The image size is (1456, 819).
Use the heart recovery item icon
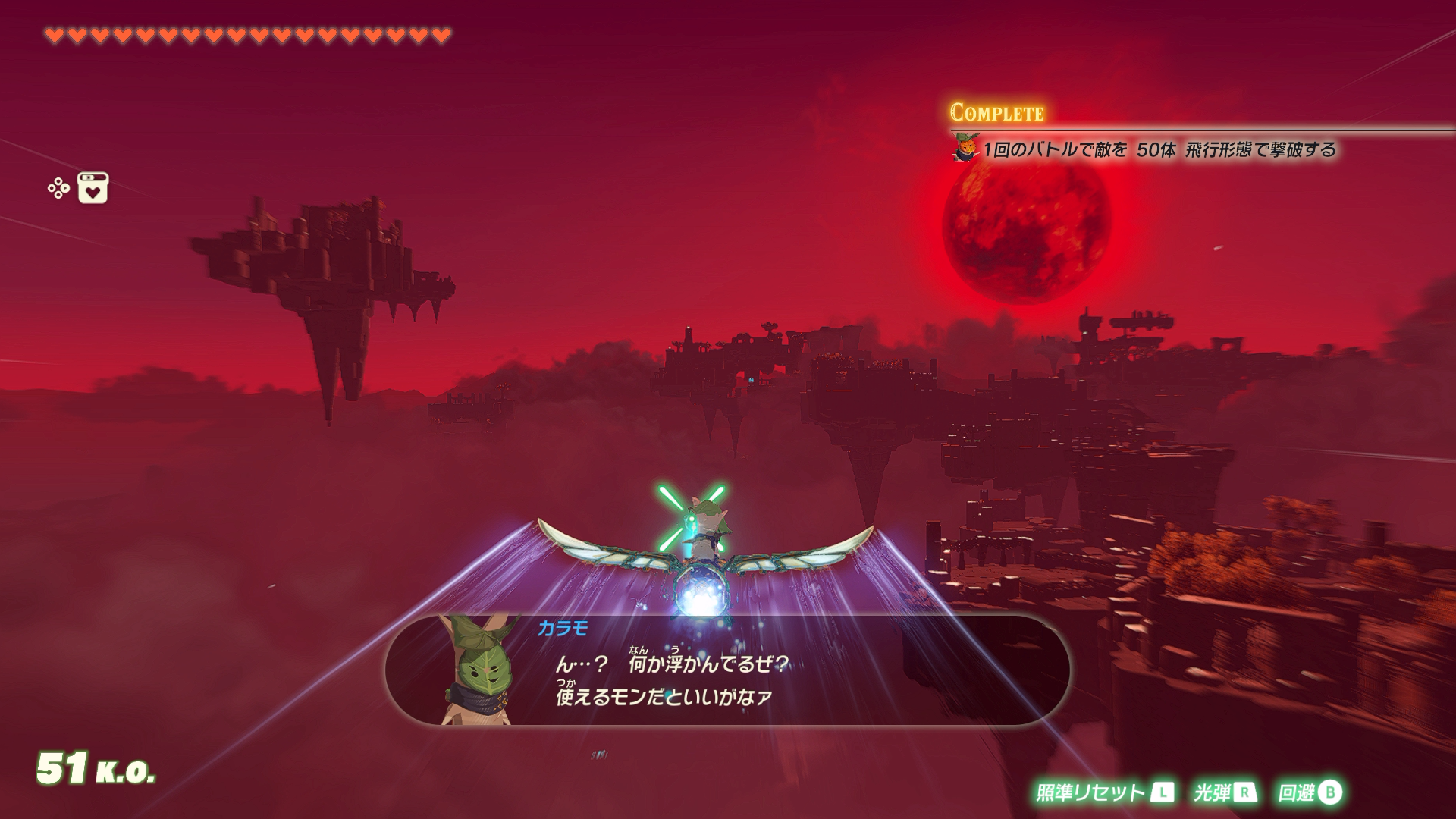click(x=93, y=188)
